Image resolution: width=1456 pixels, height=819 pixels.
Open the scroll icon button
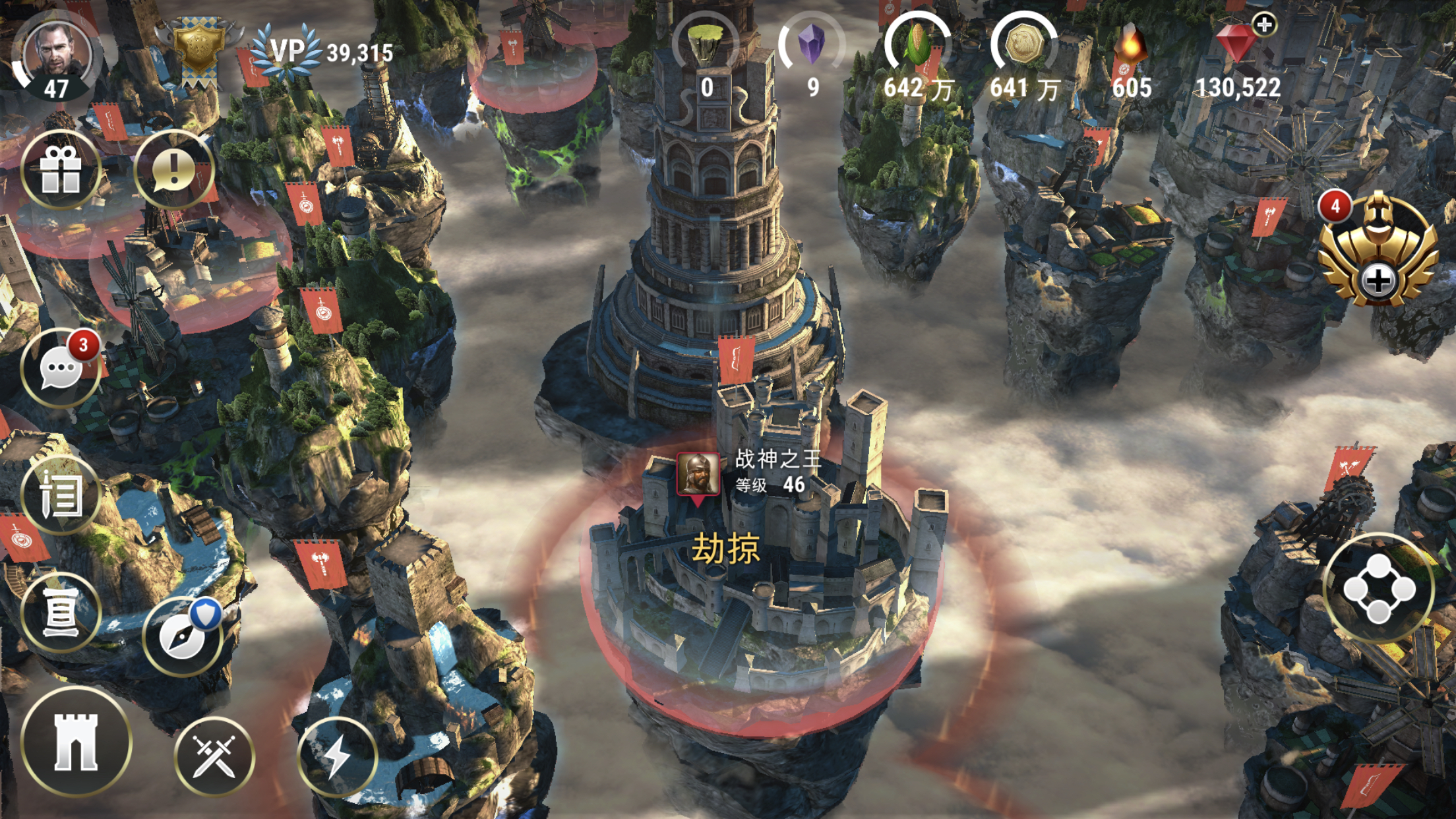click(x=61, y=613)
